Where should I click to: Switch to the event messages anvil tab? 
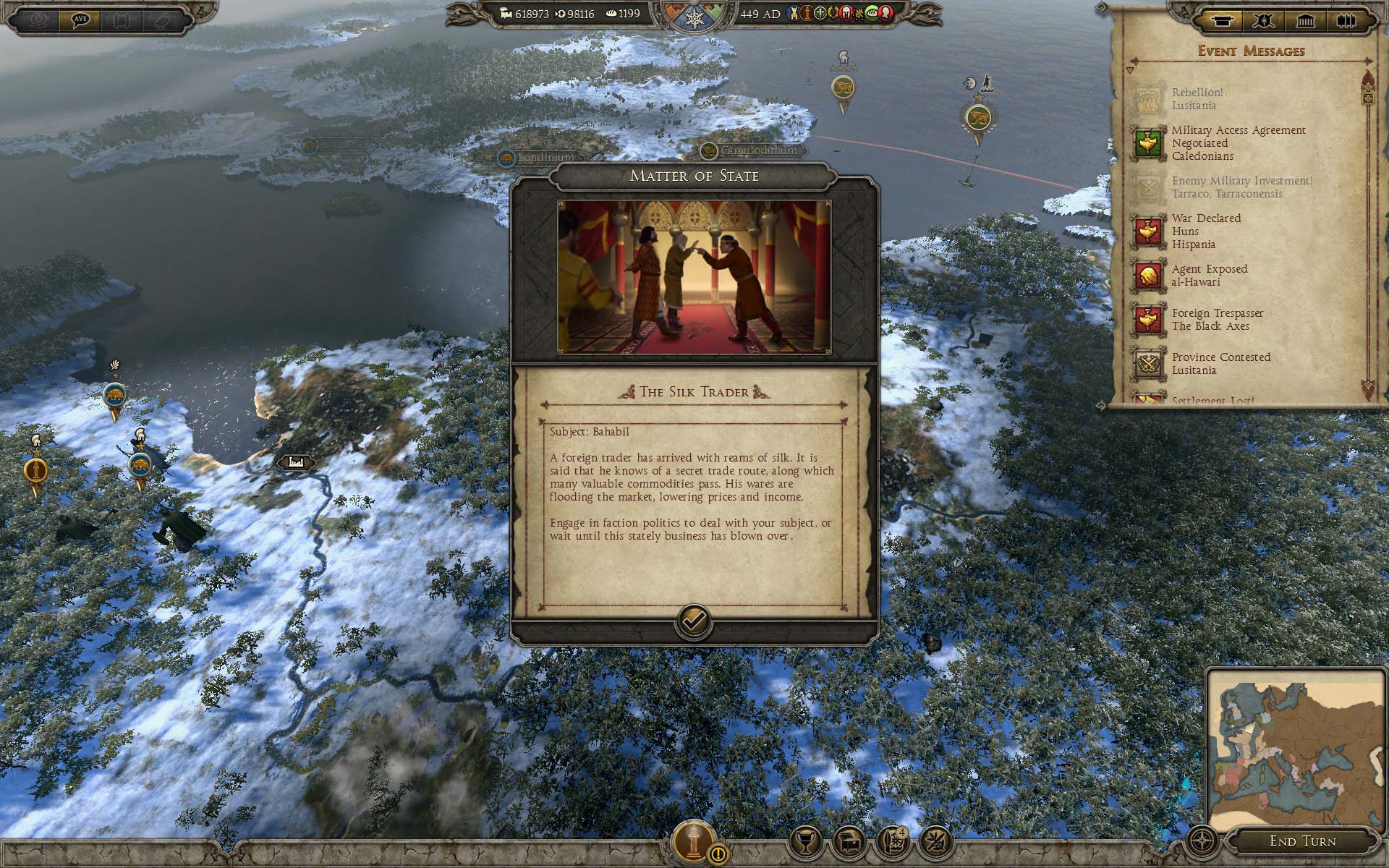pos(1222,21)
